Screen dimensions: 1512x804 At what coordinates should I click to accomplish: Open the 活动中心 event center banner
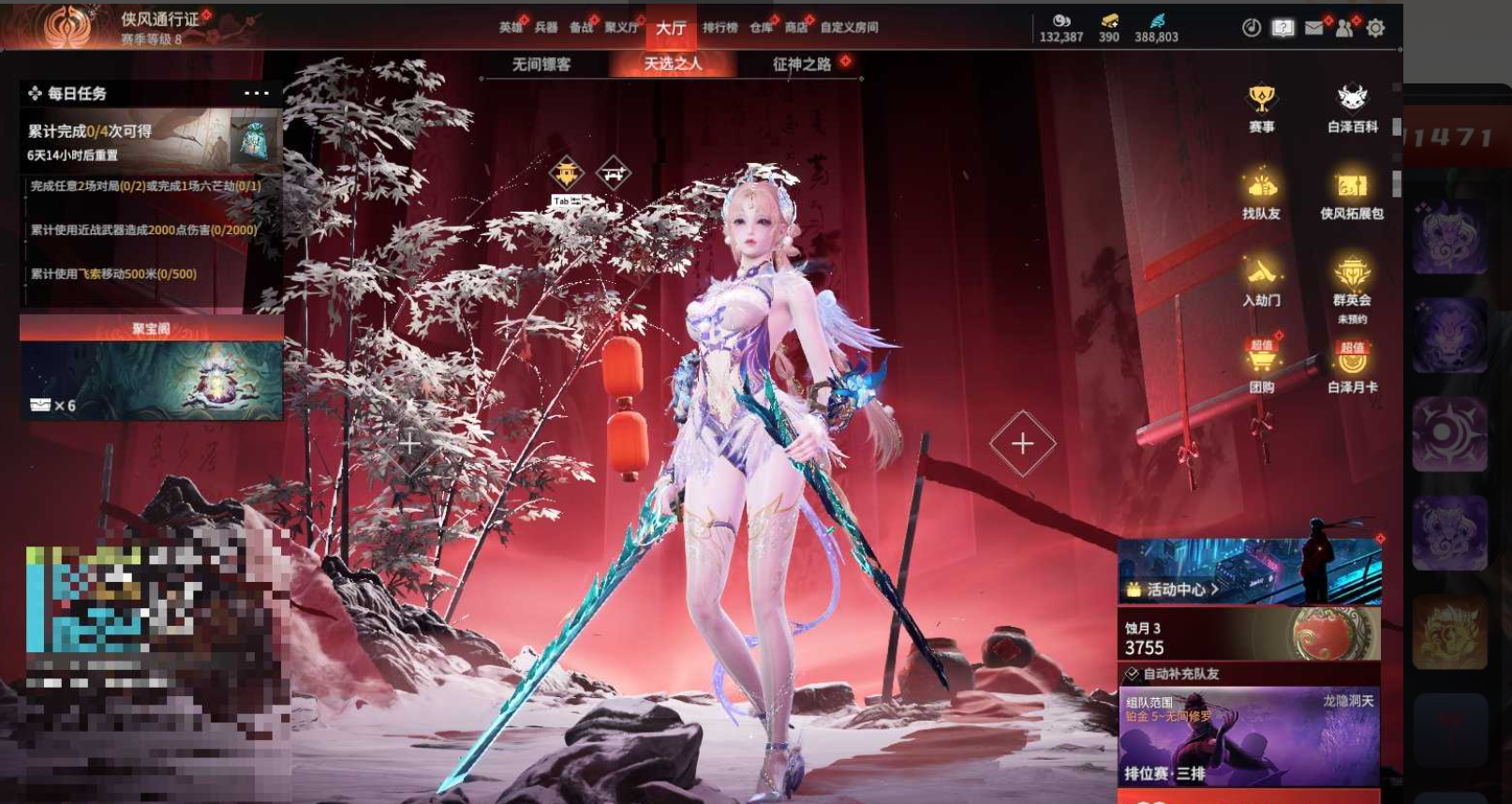1249,572
